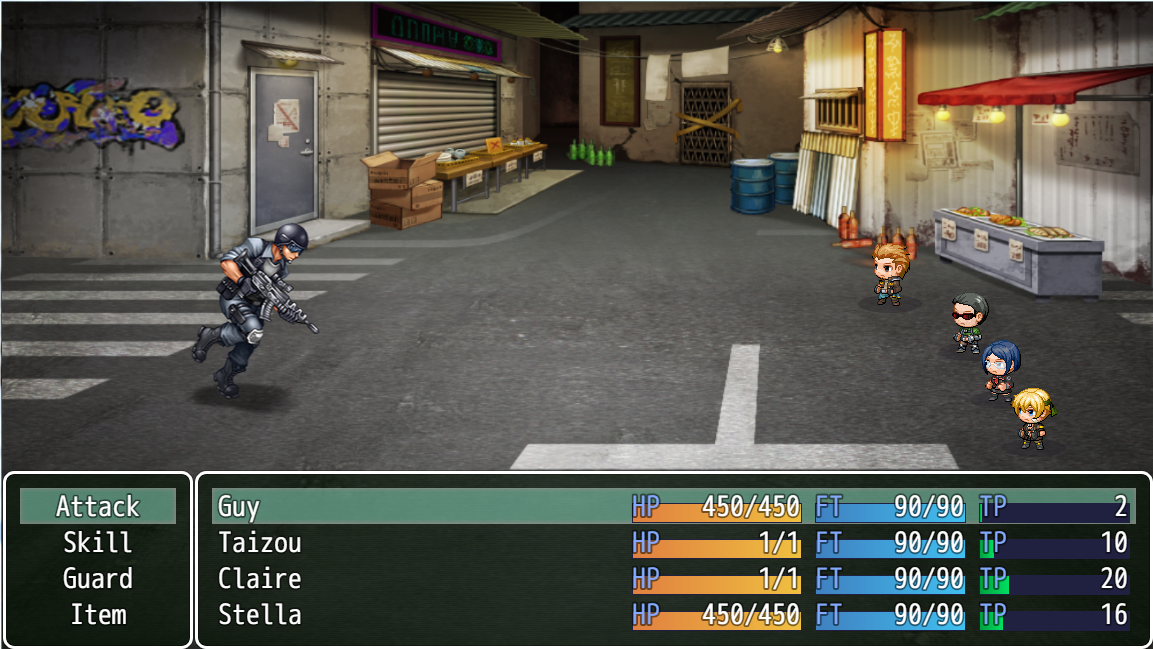1153x649 pixels.
Task: Open the Item command
Action: 98,614
